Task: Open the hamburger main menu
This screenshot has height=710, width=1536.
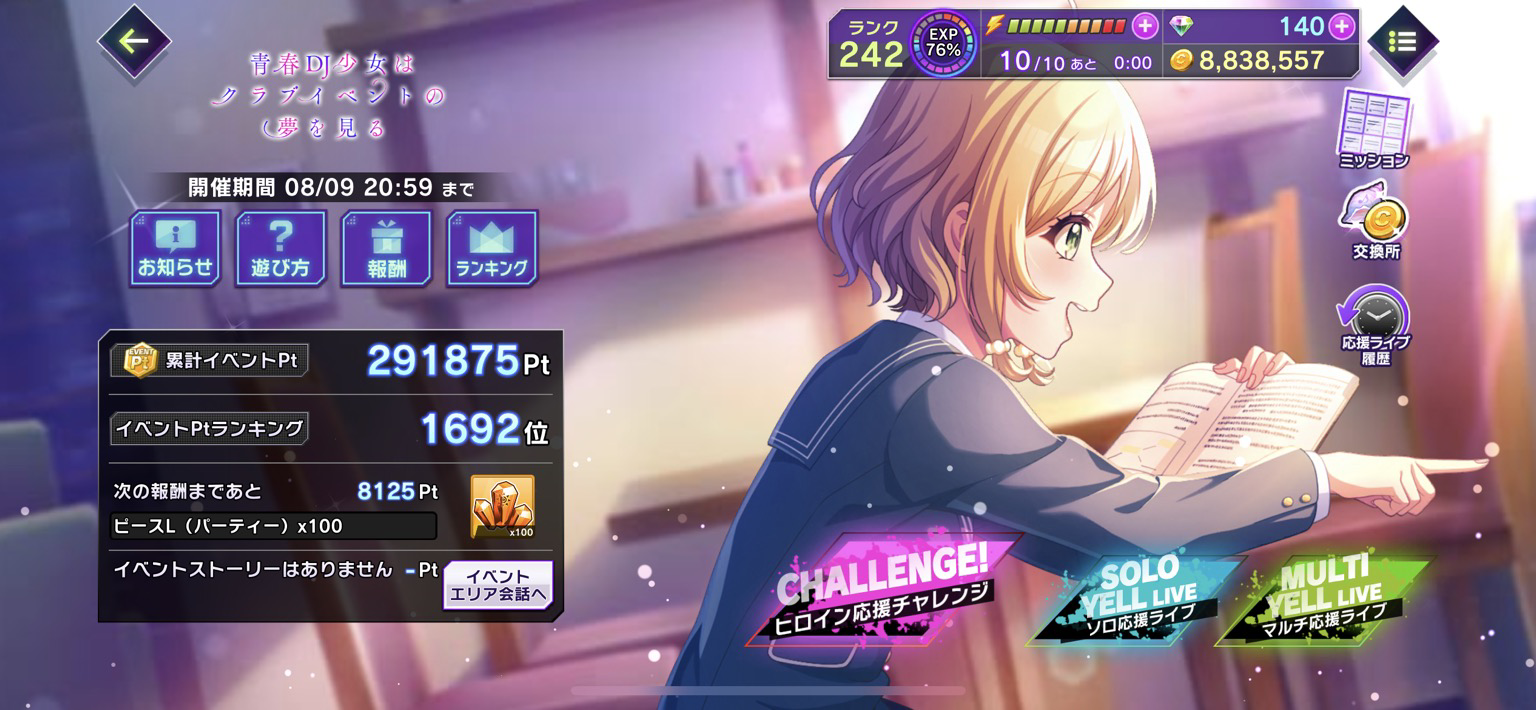Action: pyautogui.click(x=1402, y=42)
